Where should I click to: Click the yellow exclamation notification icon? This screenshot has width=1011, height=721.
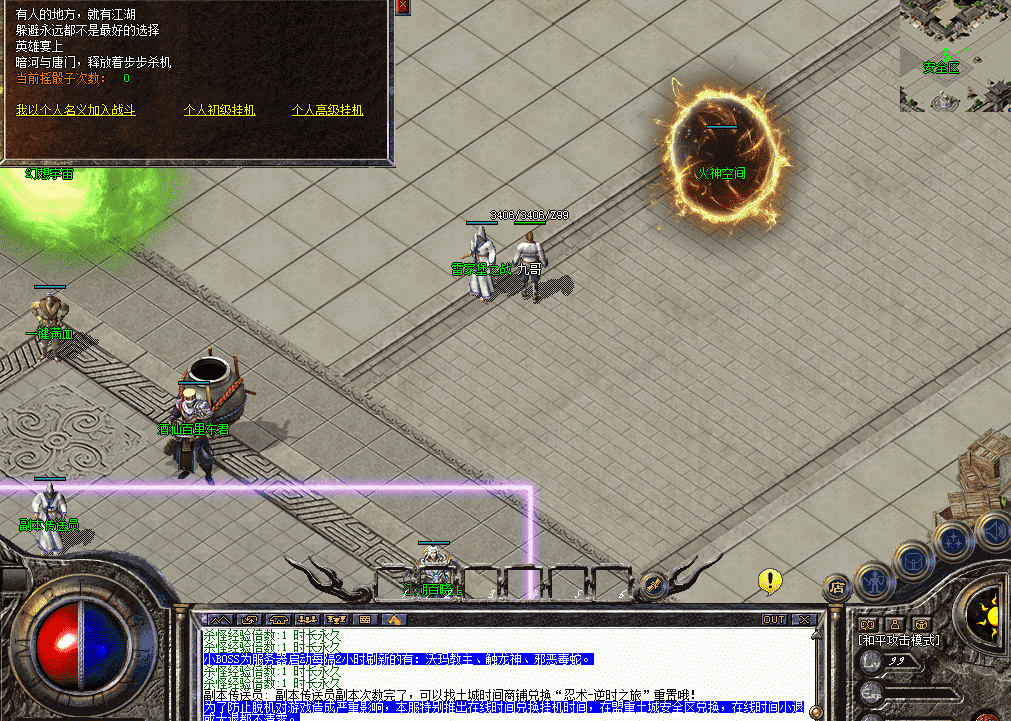click(769, 580)
